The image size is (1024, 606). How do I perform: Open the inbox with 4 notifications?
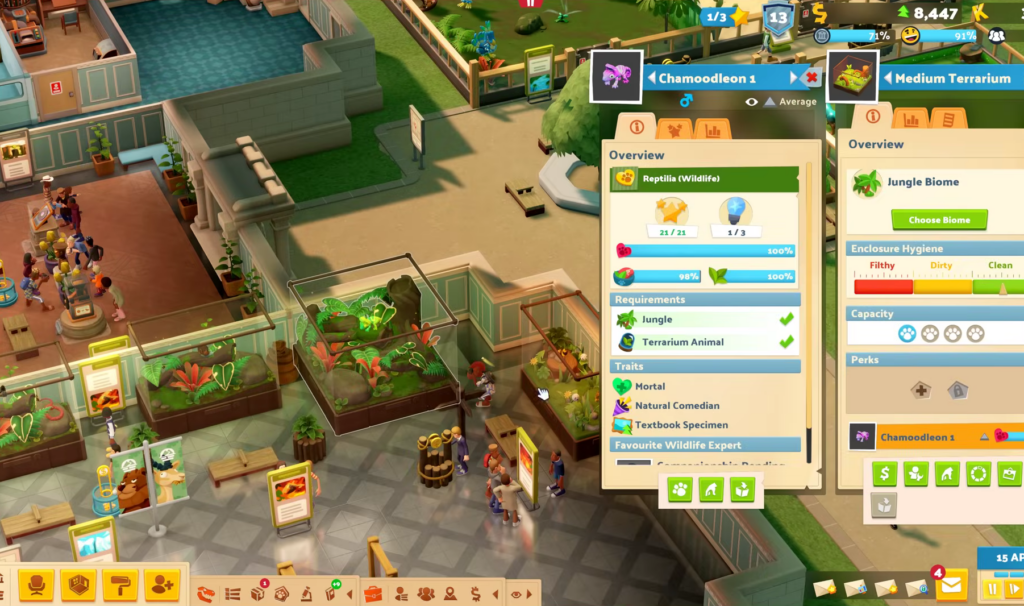(950, 583)
